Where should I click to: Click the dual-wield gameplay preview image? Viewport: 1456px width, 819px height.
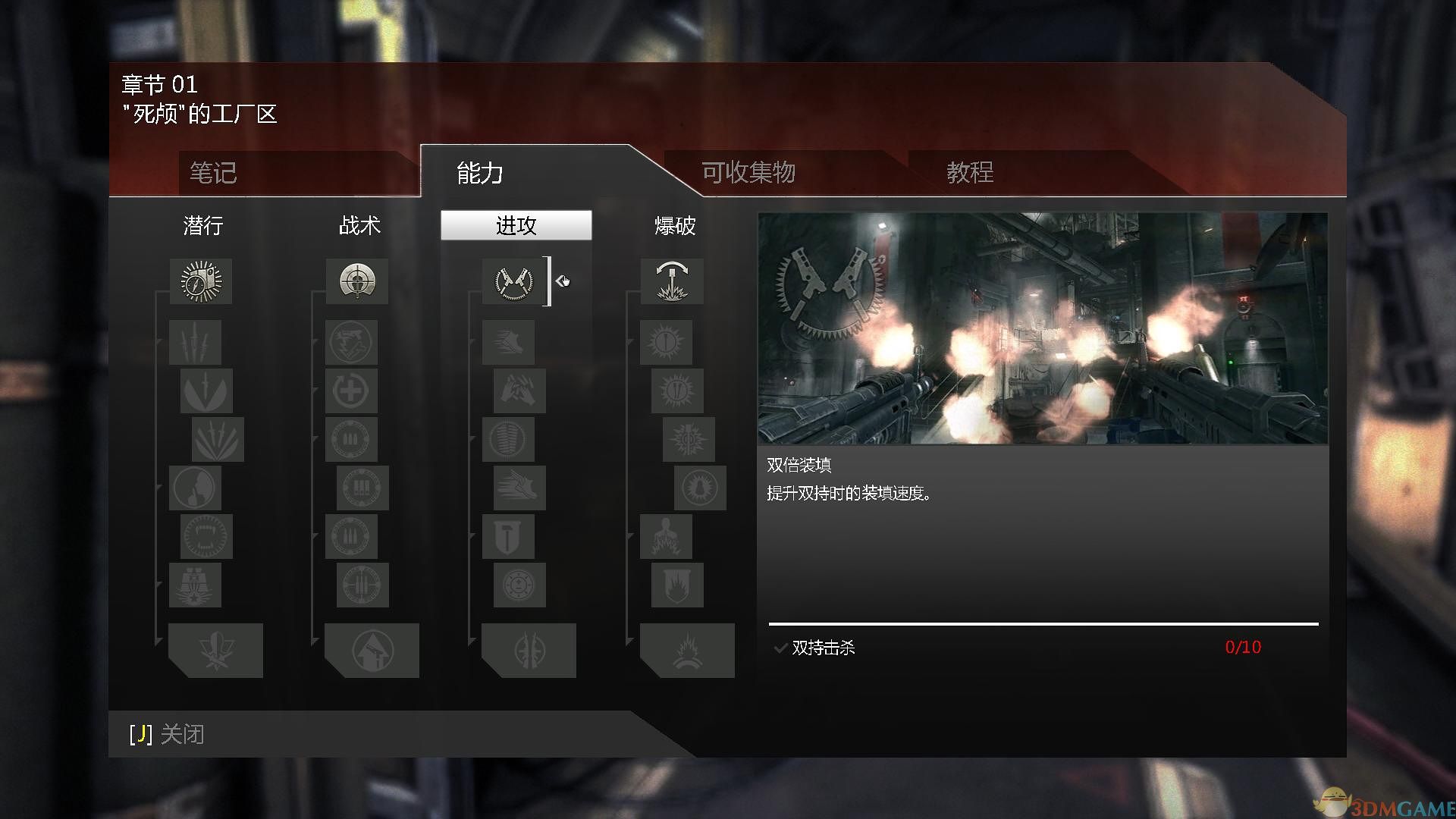1043,326
